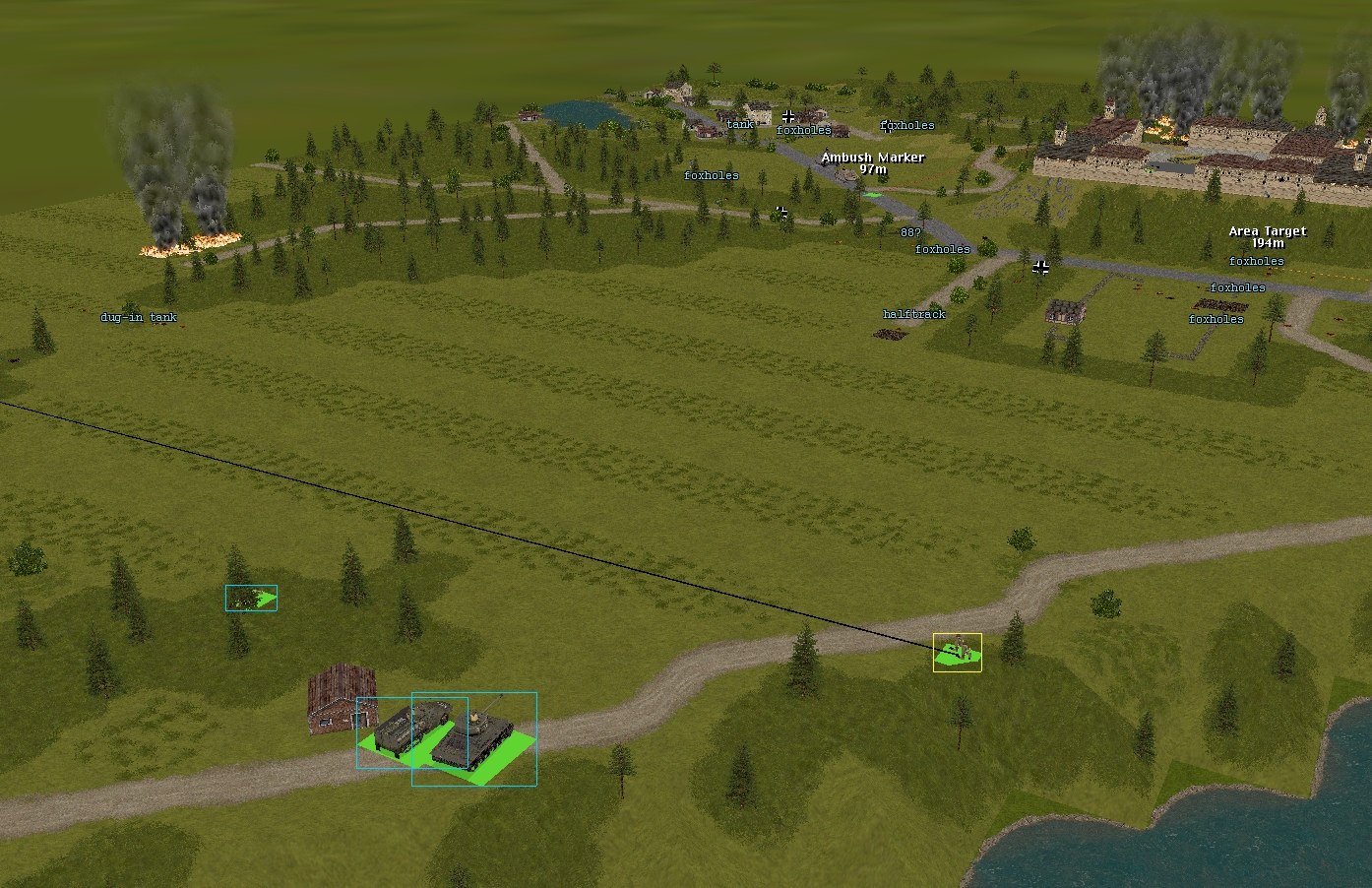Click the "88?" contact label
The height and width of the screenshot is (888, 1372).
(910, 233)
